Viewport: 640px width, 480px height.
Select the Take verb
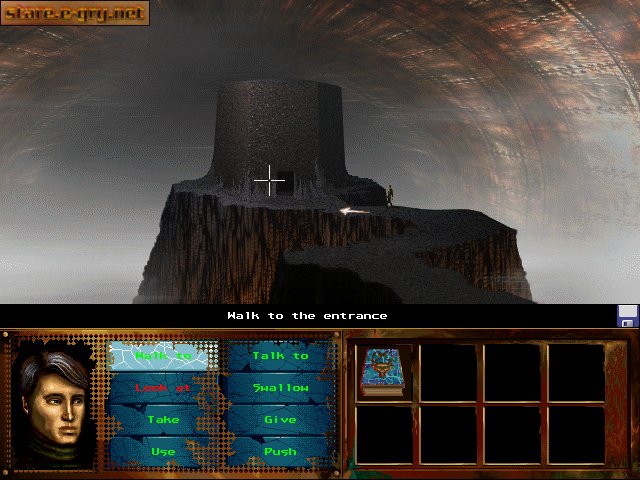163,420
